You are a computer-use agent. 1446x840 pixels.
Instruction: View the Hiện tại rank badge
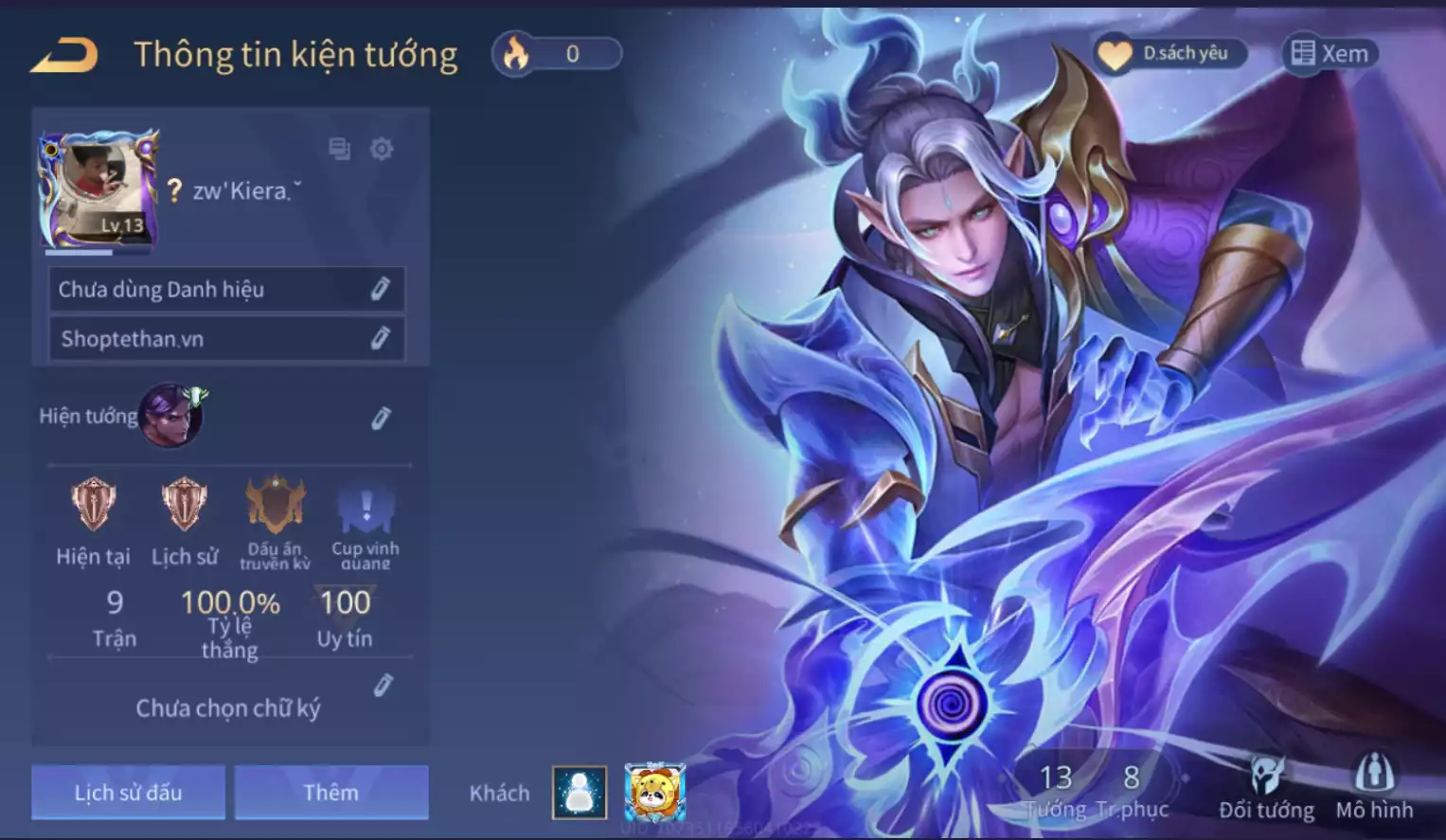point(93,504)
